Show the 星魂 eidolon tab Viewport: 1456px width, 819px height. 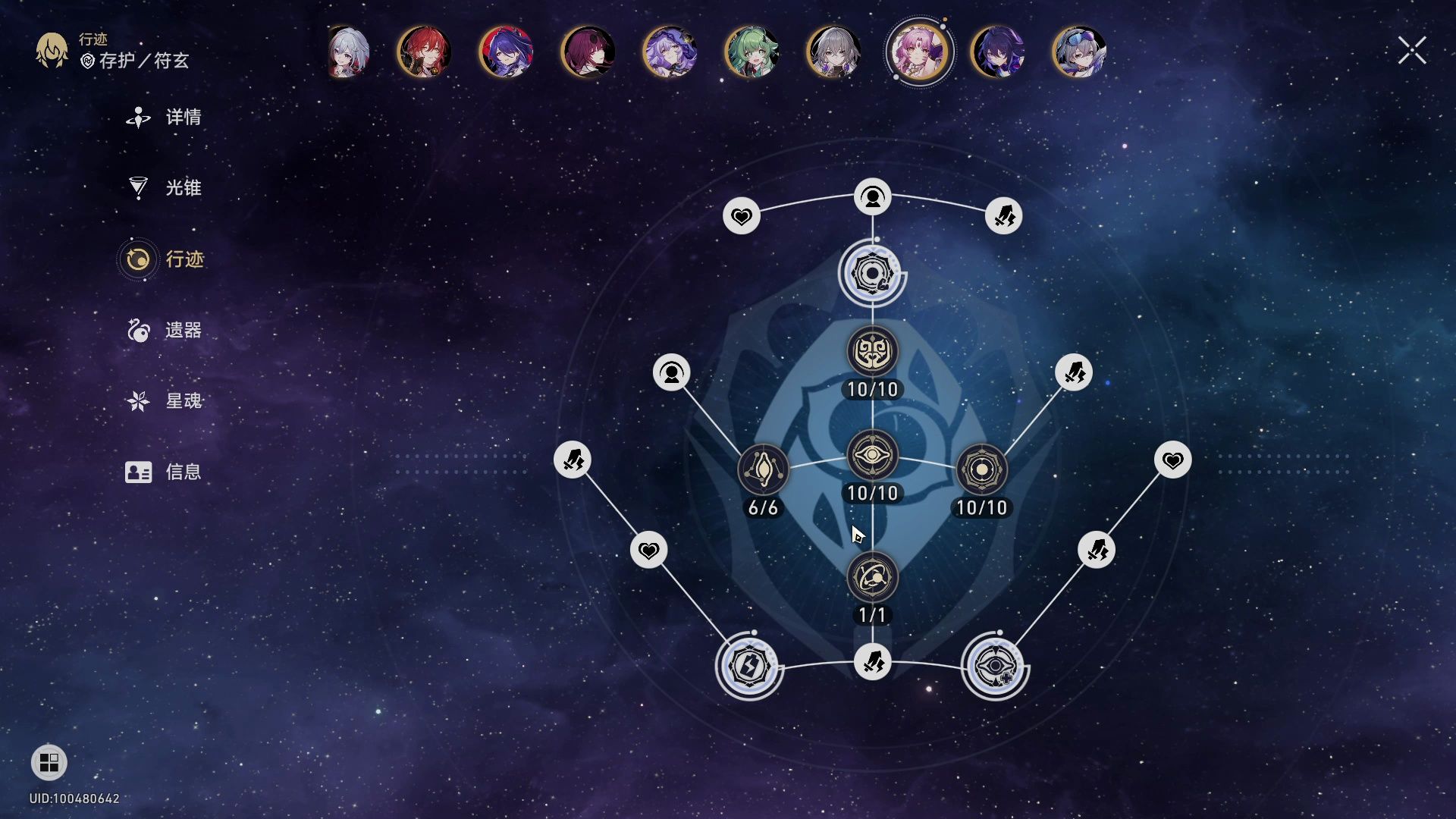coord(165,401)
